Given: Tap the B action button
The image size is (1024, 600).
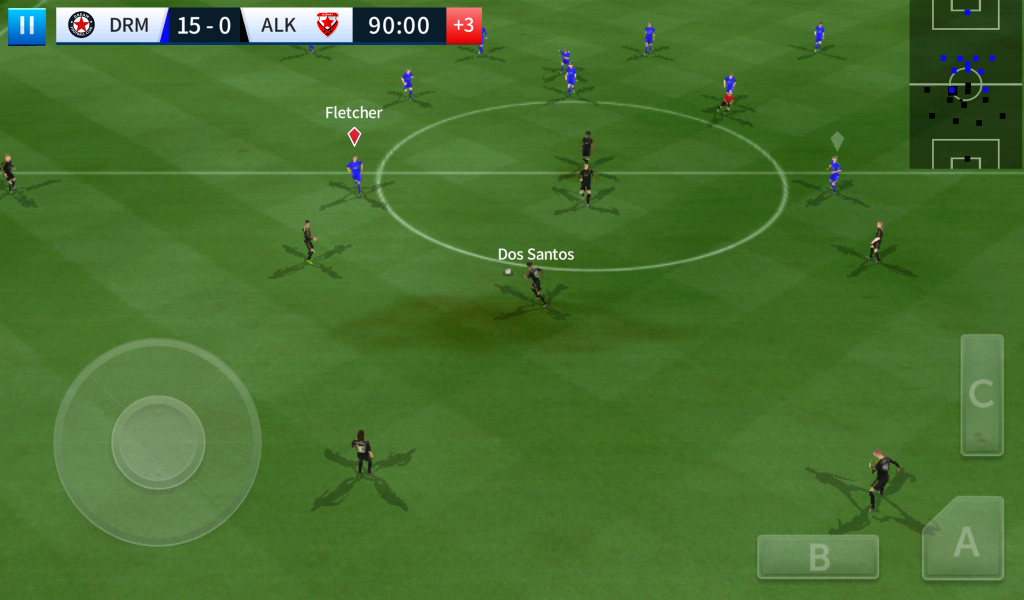Looking at the screenshot, I should [x=818, y=557].
